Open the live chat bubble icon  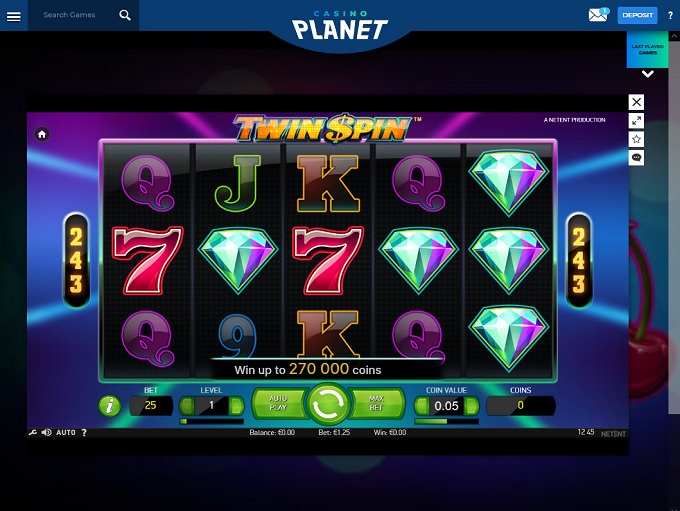tap(637, 158)
